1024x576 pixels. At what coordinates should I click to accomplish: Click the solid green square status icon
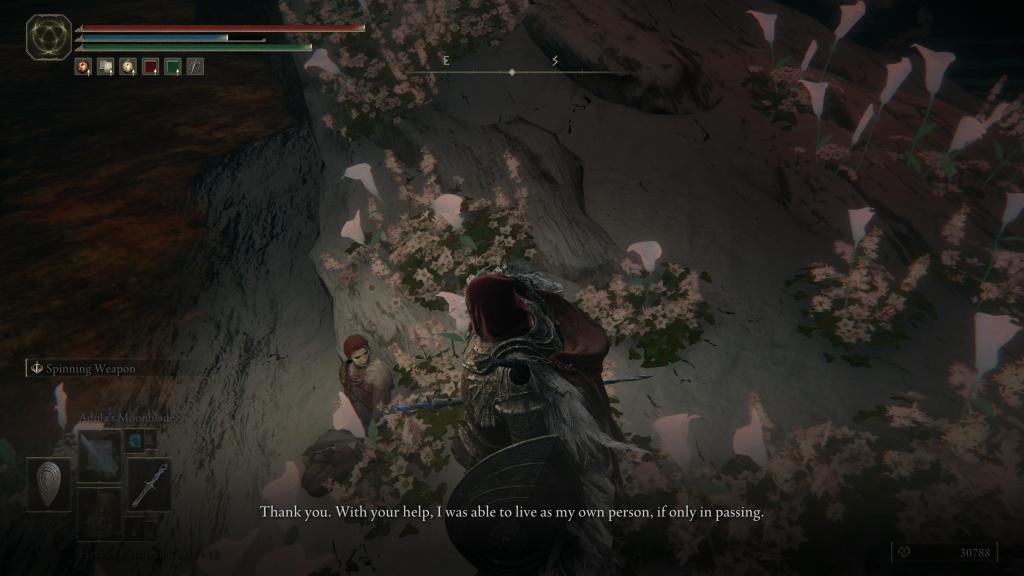tap(172, 67)
